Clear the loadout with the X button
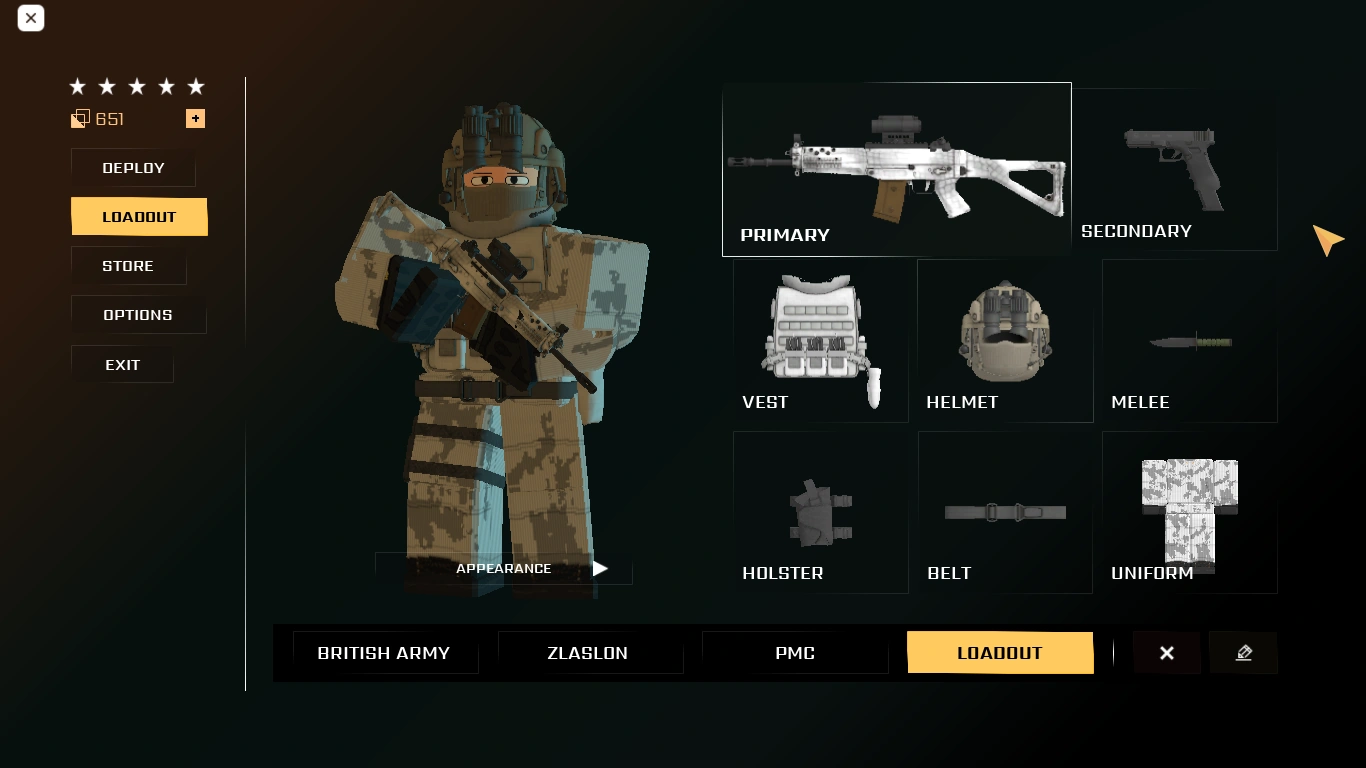 pyautogui.click(x=1167, y=652)
